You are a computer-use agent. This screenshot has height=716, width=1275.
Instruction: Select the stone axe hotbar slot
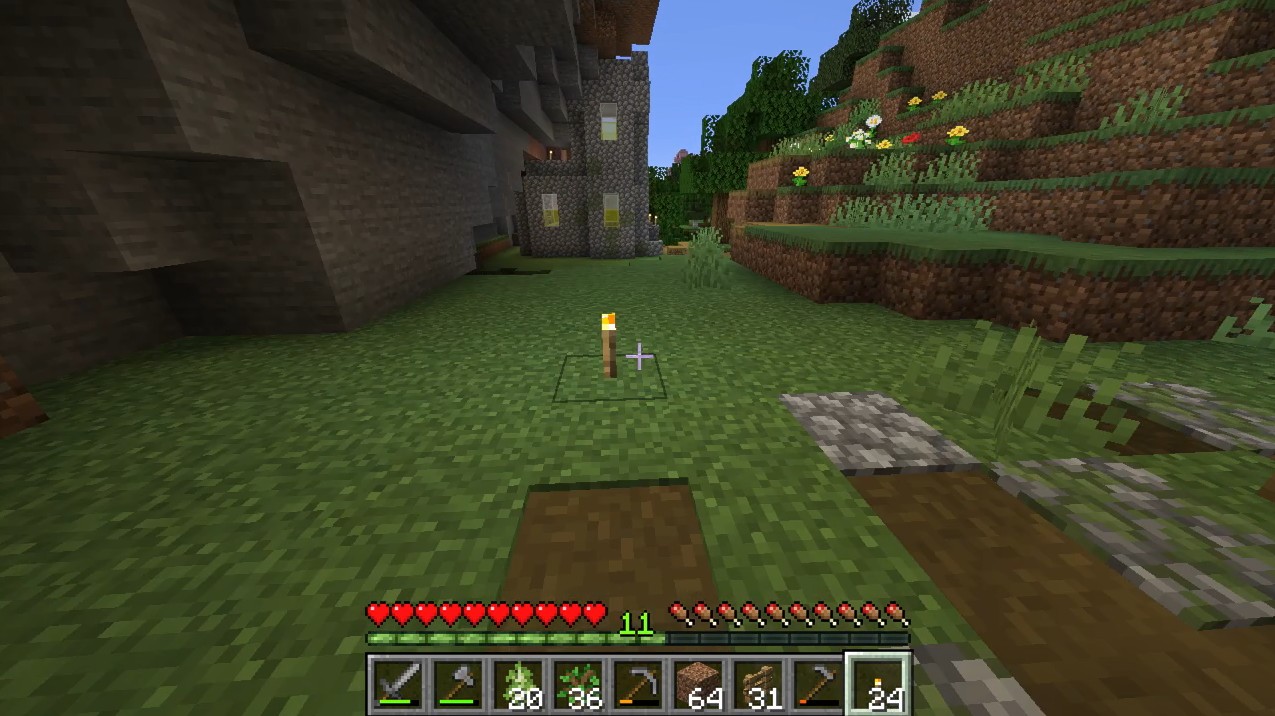point(459,685)
